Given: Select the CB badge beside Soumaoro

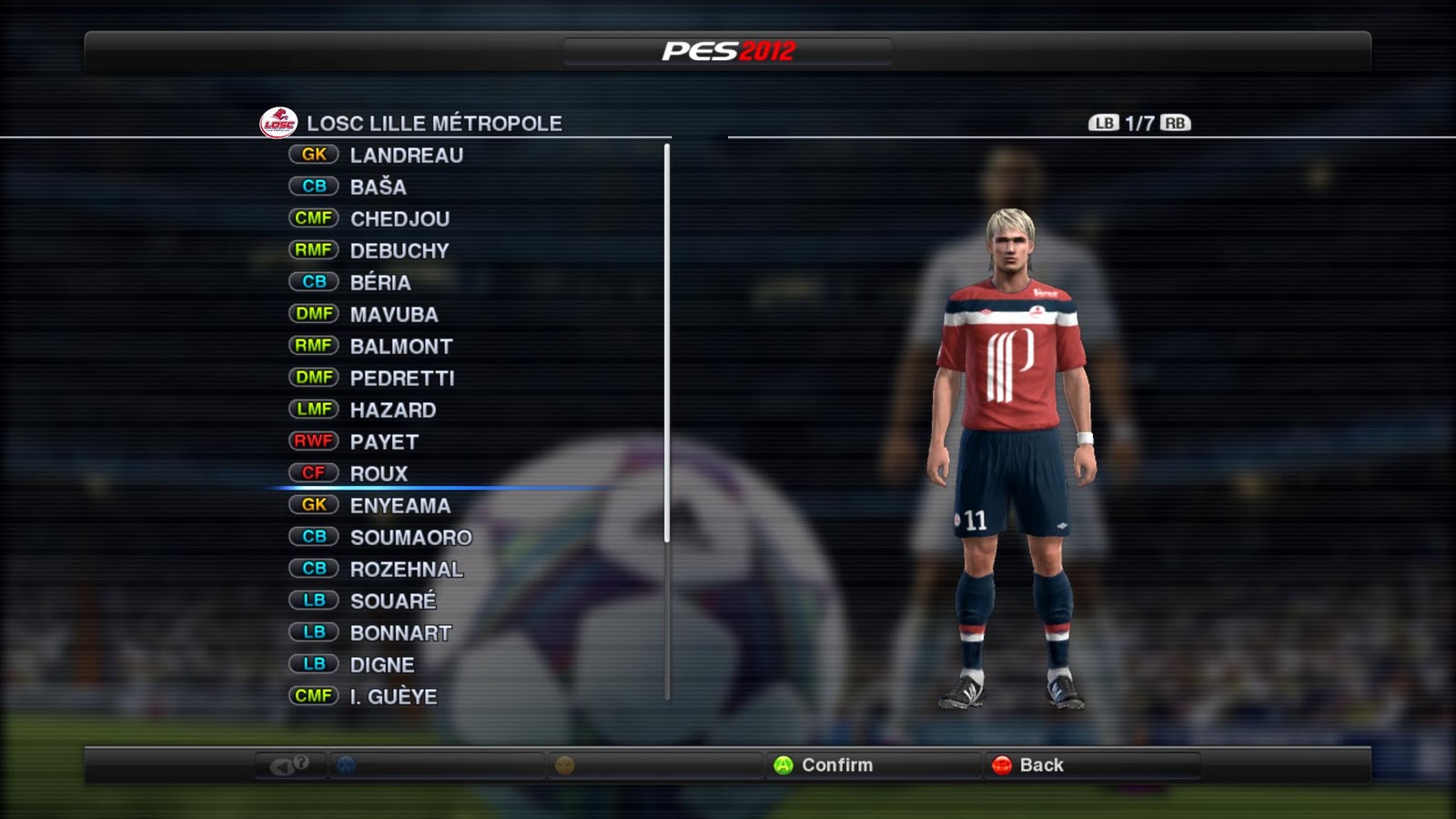Looking at the screenshot, I should click(314, 537).
